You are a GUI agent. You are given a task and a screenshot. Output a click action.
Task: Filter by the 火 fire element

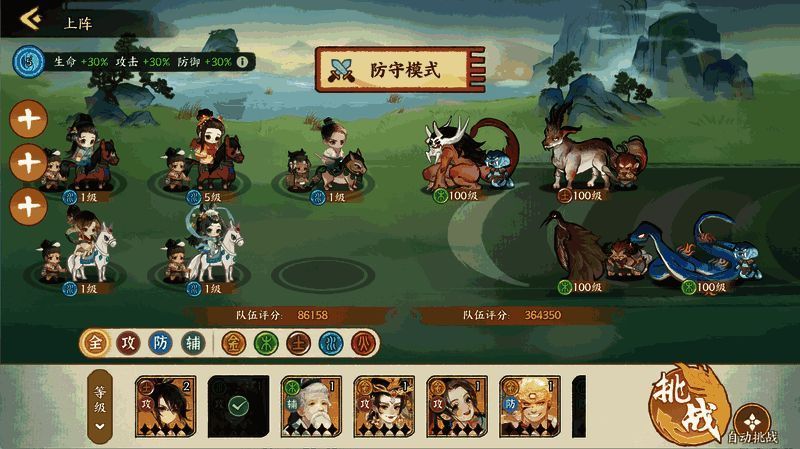pyautogui.click(x=363, y=343)
